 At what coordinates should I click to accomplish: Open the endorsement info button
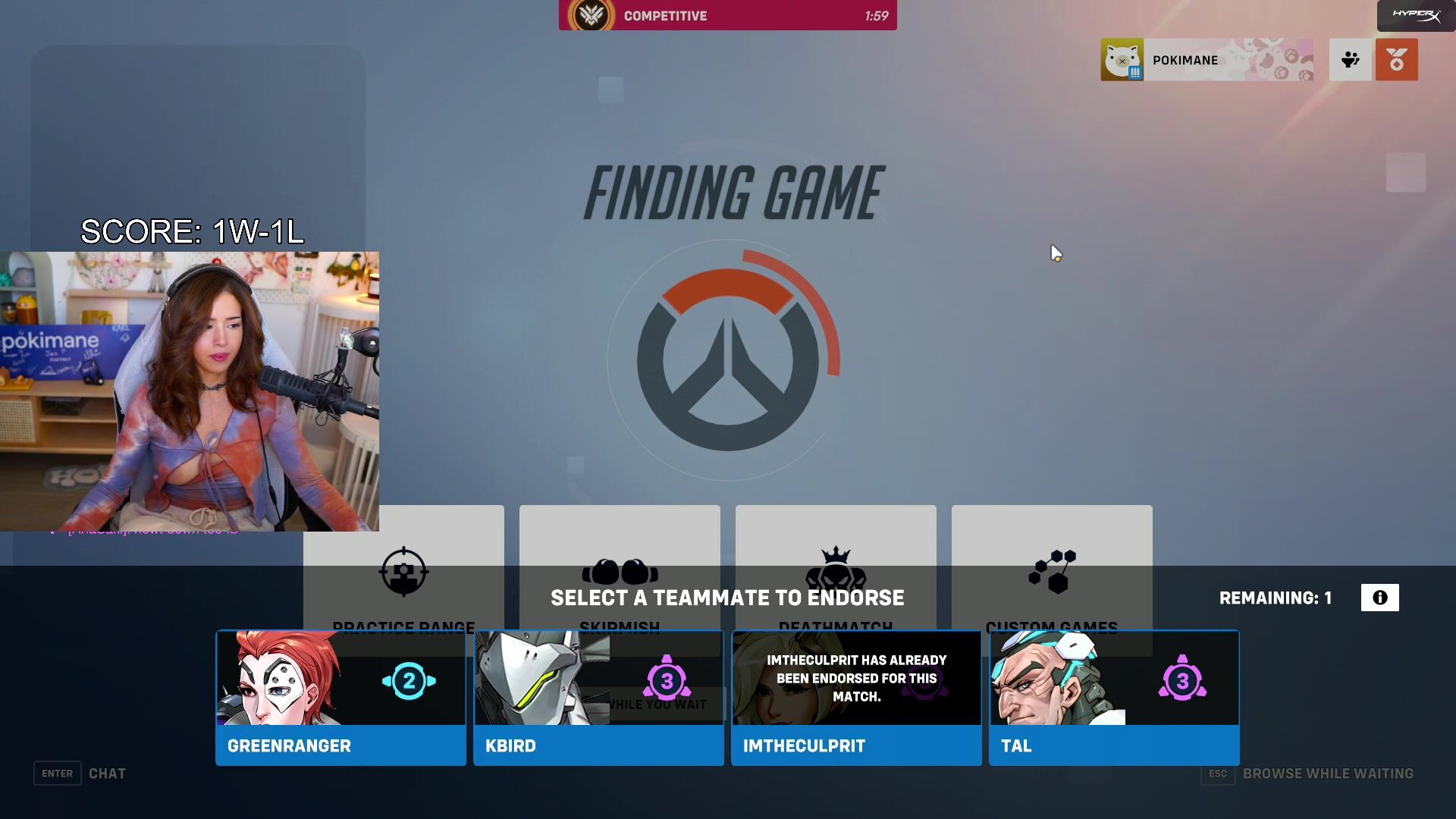[1379, 598]
